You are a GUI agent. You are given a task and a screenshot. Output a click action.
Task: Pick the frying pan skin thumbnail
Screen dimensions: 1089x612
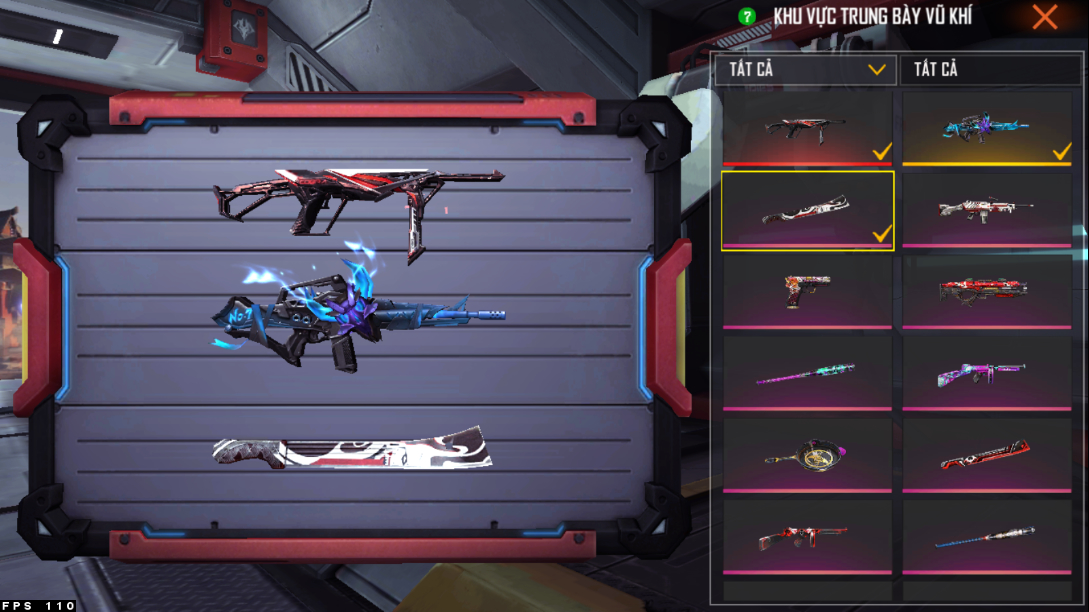point(806,455)
